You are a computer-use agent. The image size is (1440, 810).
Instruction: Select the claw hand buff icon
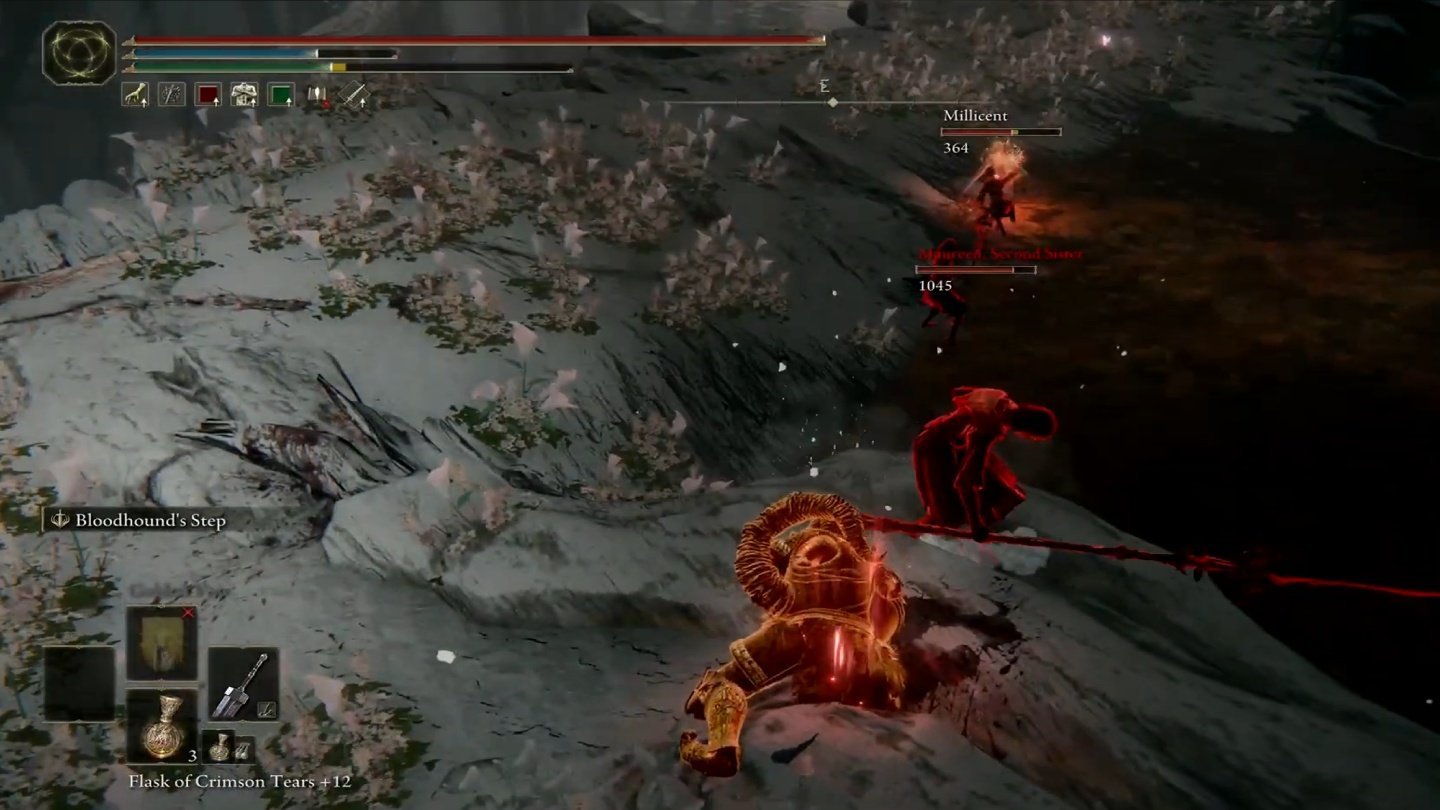pos(134,94)
